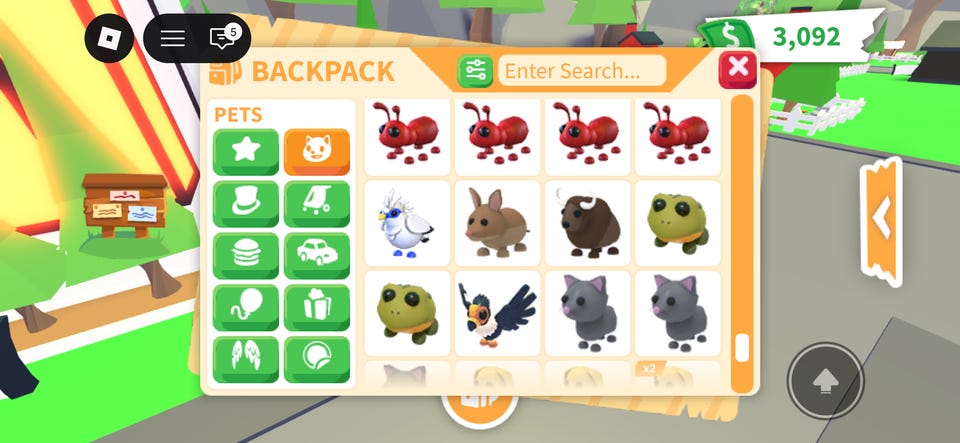960x443 pixels.
Task: Choose the brown rabbit pet
Action: click(497, 223)
